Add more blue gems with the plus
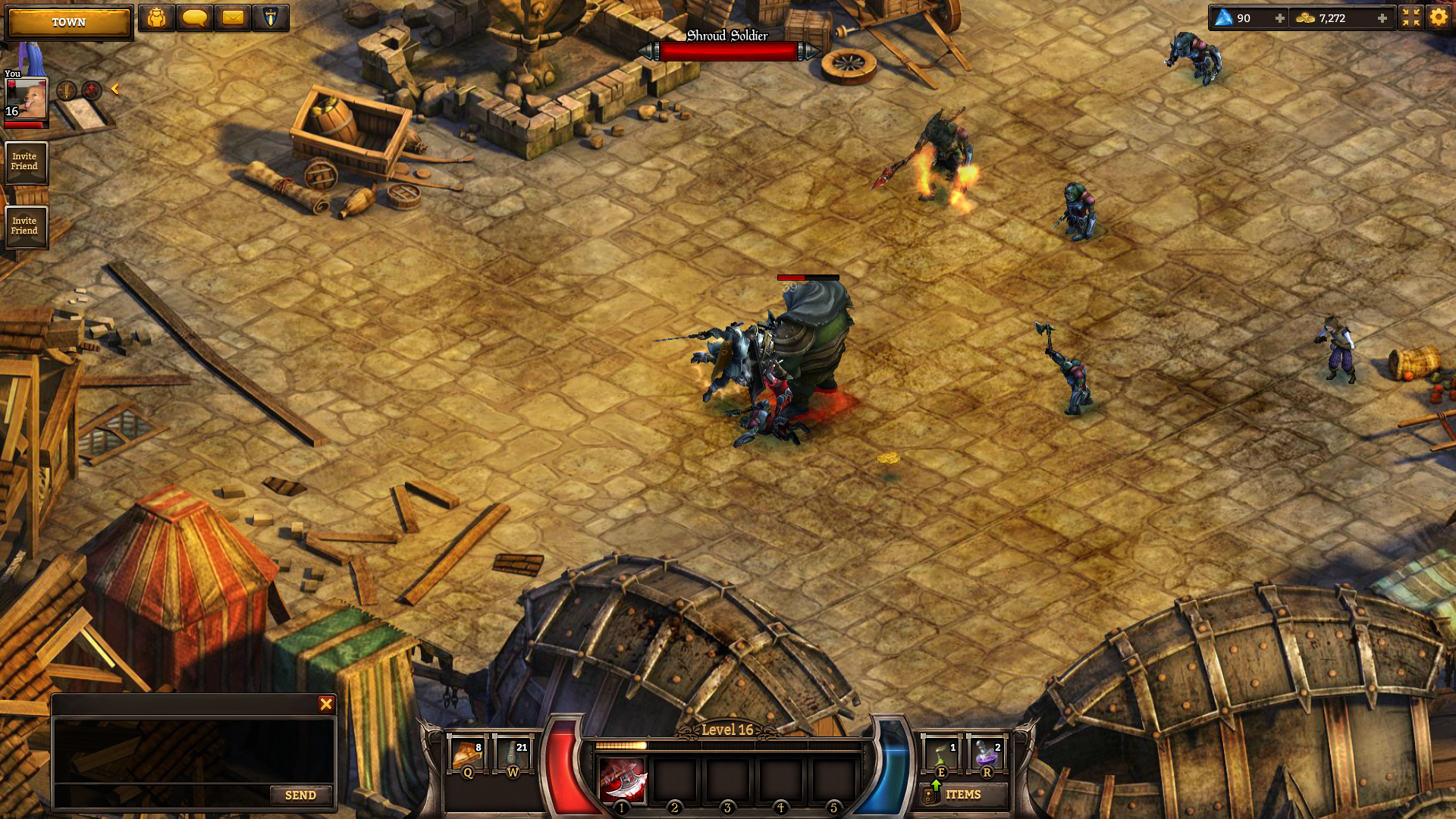 [1280, 18]
